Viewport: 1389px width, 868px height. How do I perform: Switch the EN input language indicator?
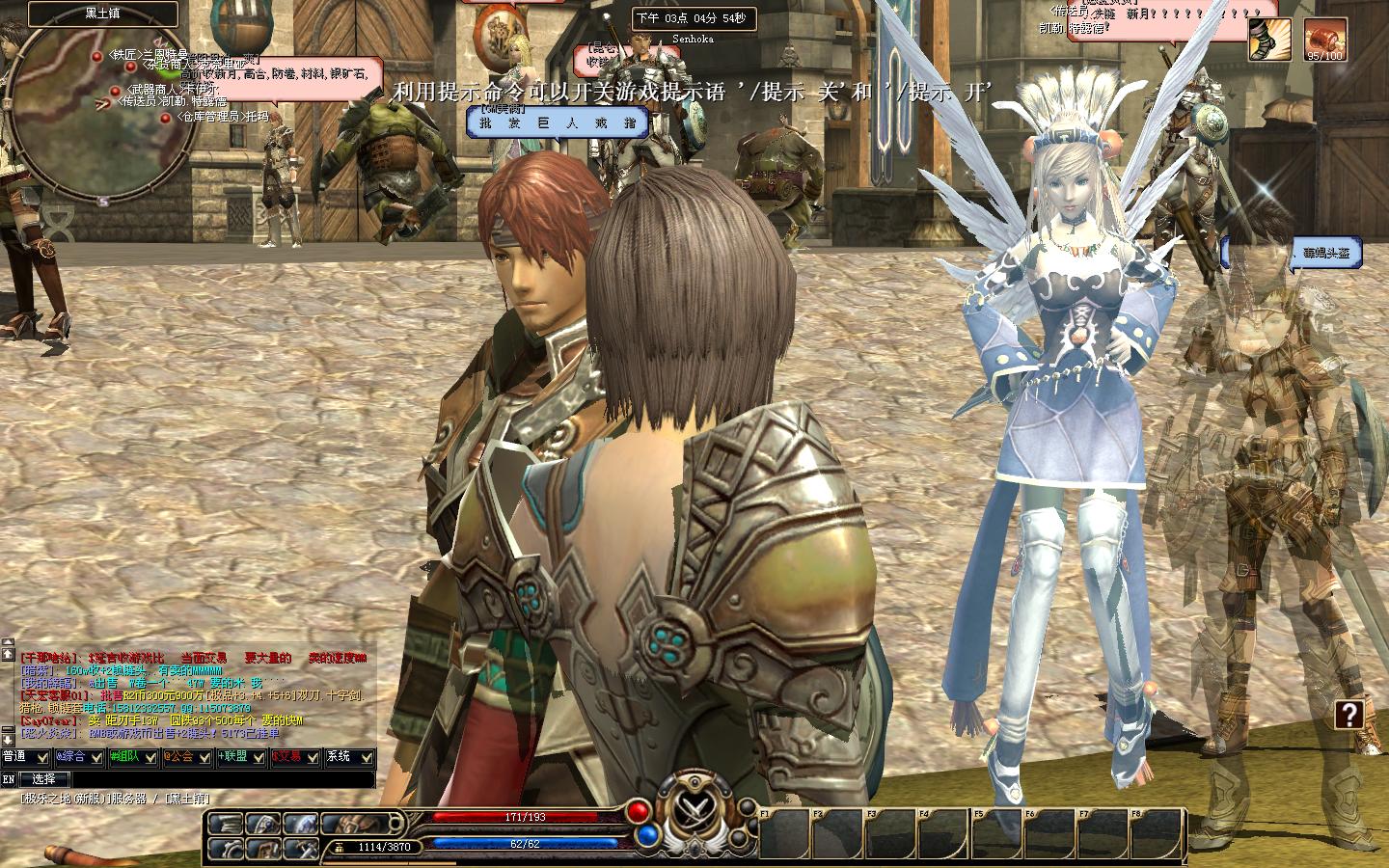[9, 778]
